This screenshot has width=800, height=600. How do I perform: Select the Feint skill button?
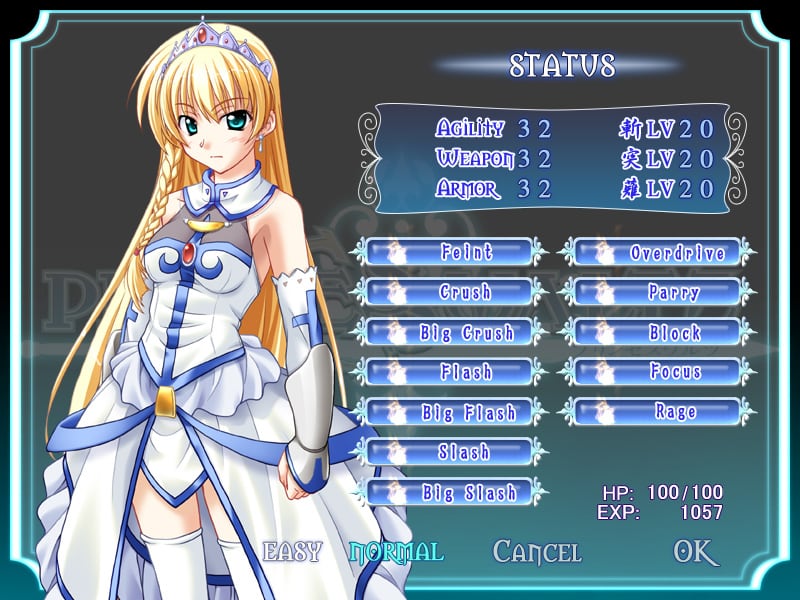455,252
